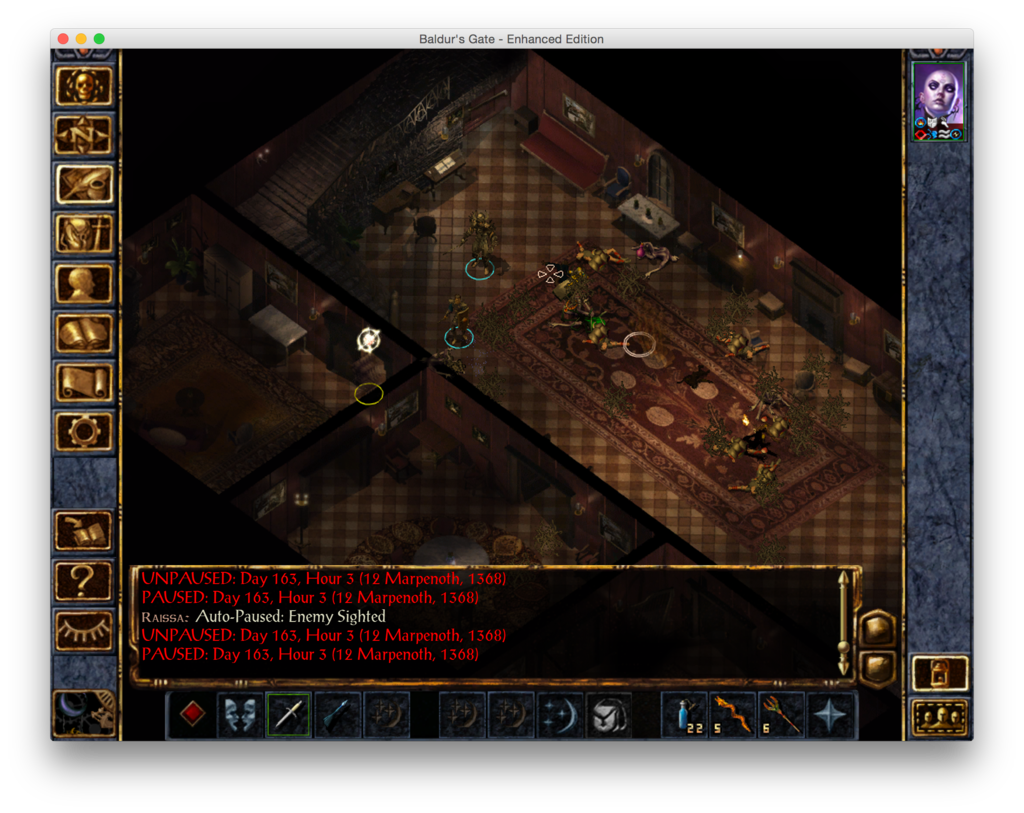This screenshot has height=813, width=1024.
Task: Open the question mark help button
Action: tap(84, 579)
